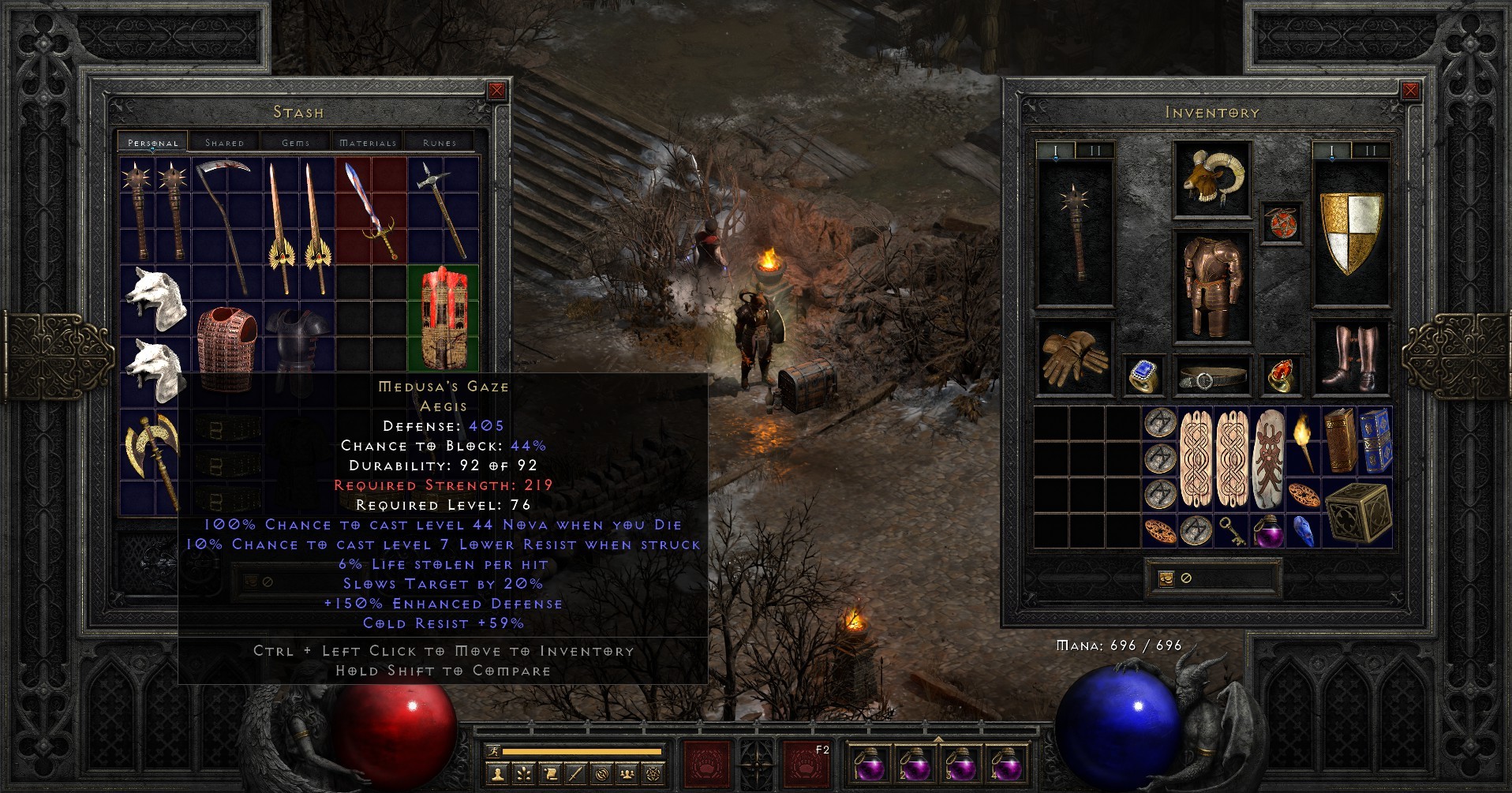Click the sword icon in the menu bar
Screen dimensions: 1512x793
point(575,774)
